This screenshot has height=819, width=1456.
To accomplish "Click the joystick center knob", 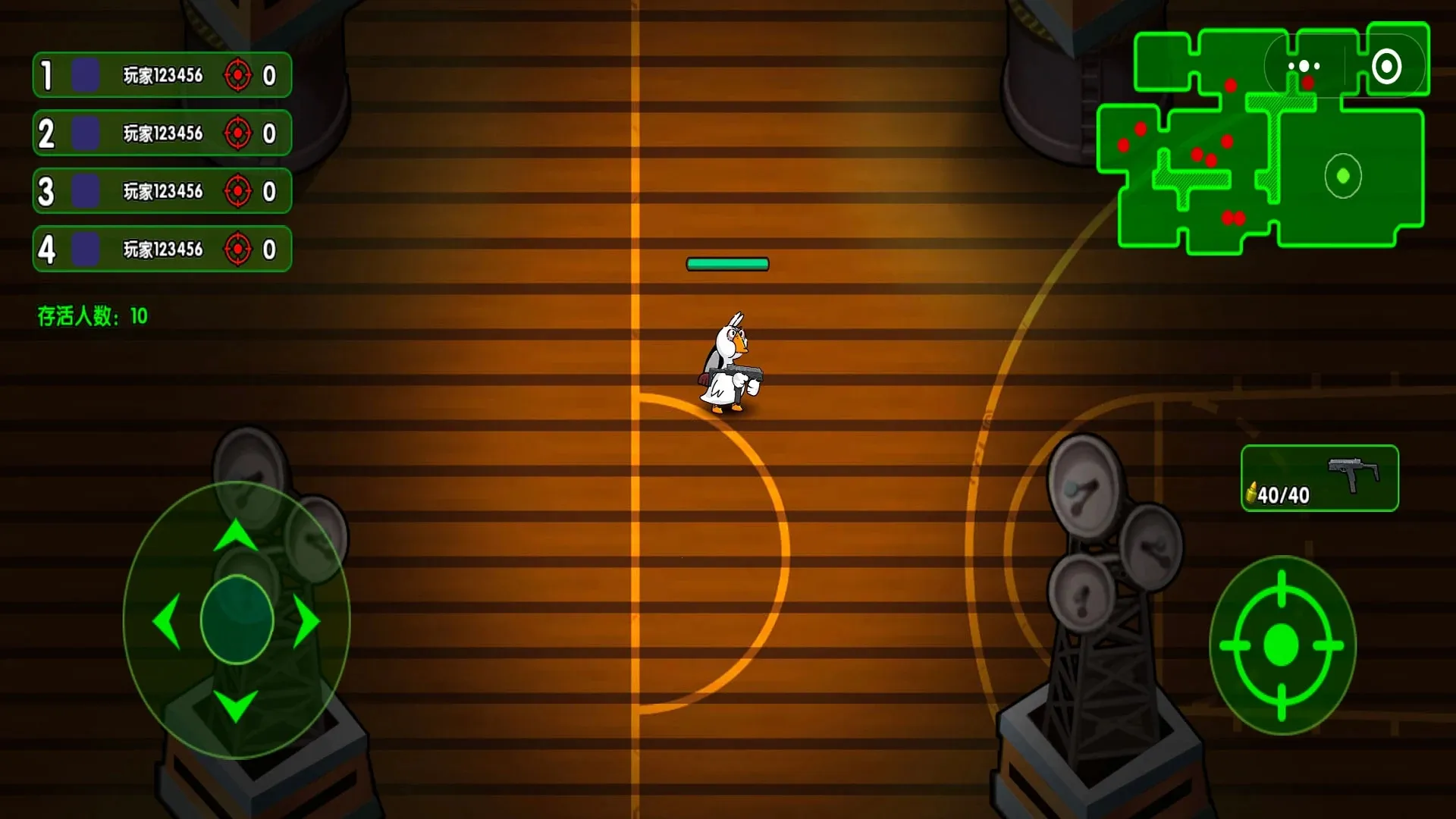I will (237, 620).
